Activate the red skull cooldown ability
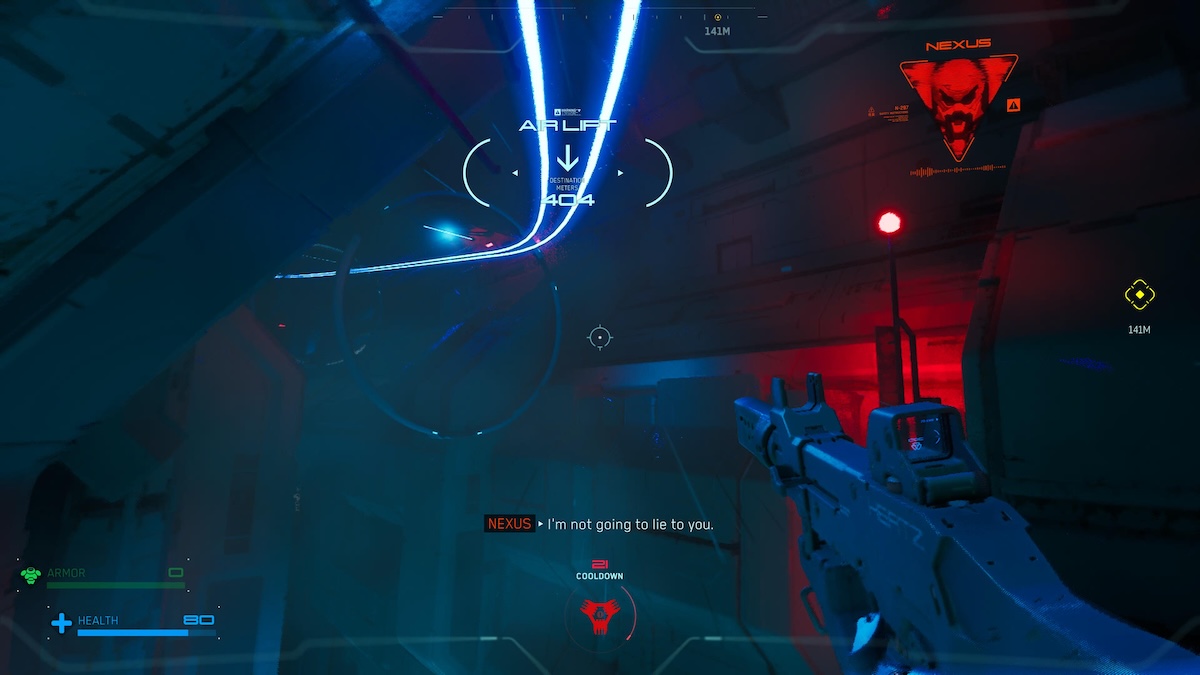 (600, 613)
